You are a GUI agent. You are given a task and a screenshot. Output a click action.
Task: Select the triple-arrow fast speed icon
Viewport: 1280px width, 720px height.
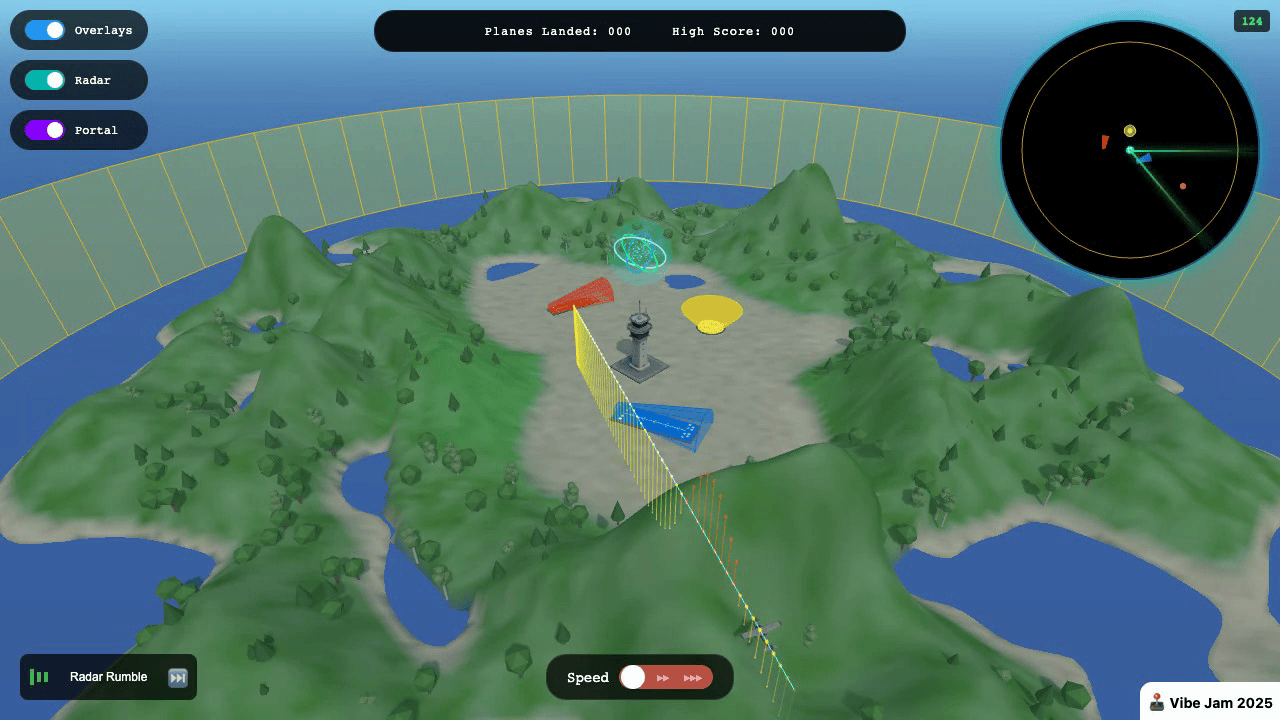694,677
